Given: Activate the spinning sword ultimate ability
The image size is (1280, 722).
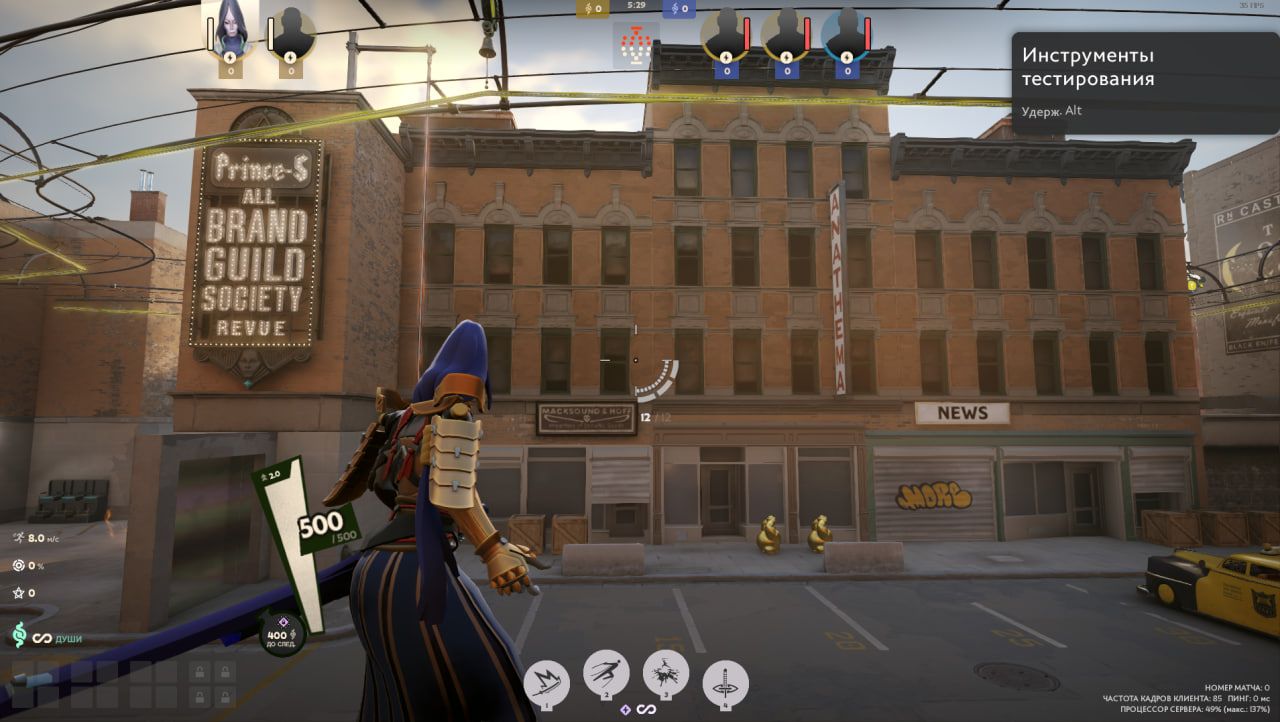Looking at the screenshot, I should point(726,683).
